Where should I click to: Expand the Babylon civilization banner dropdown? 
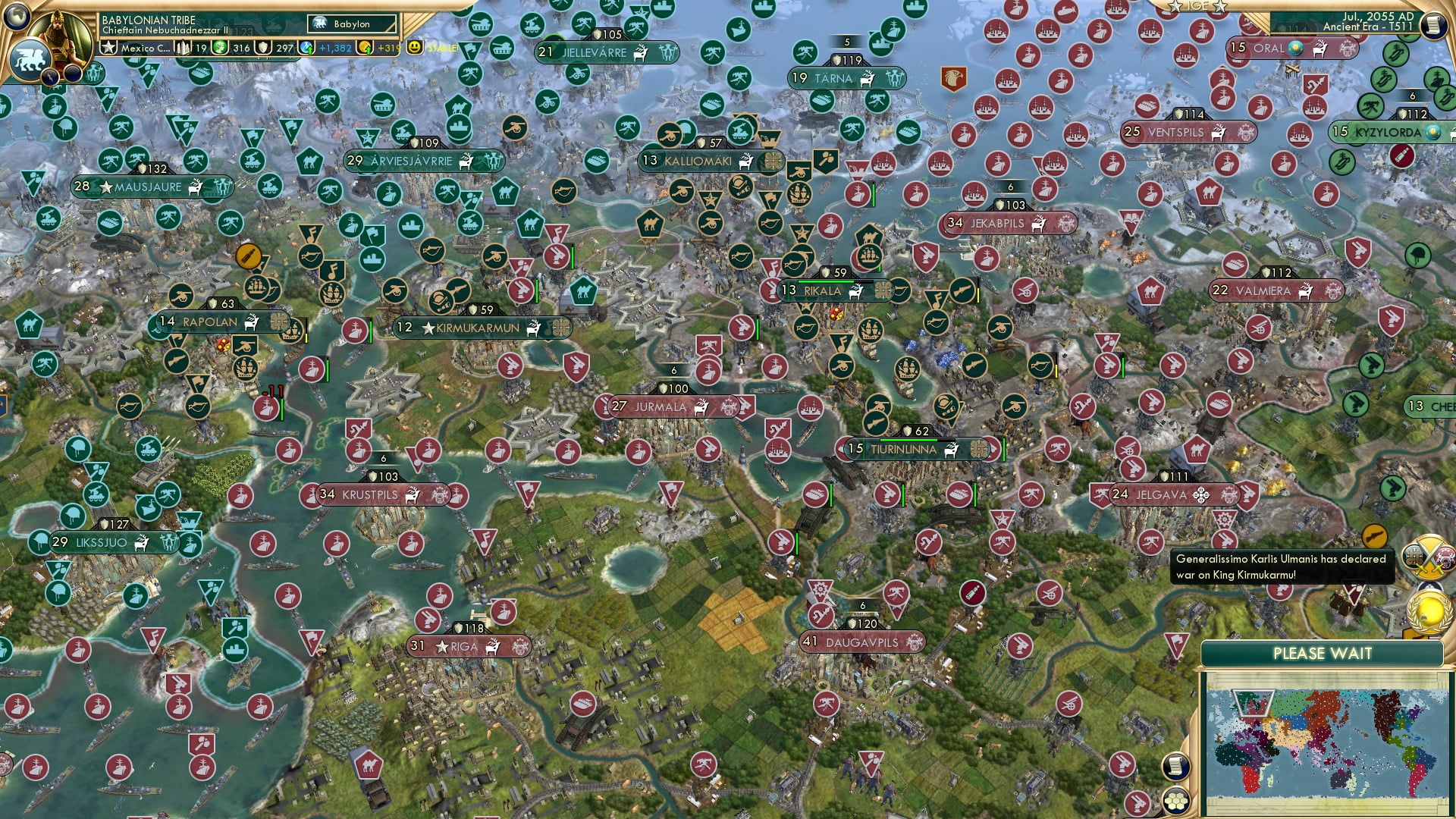351,24
